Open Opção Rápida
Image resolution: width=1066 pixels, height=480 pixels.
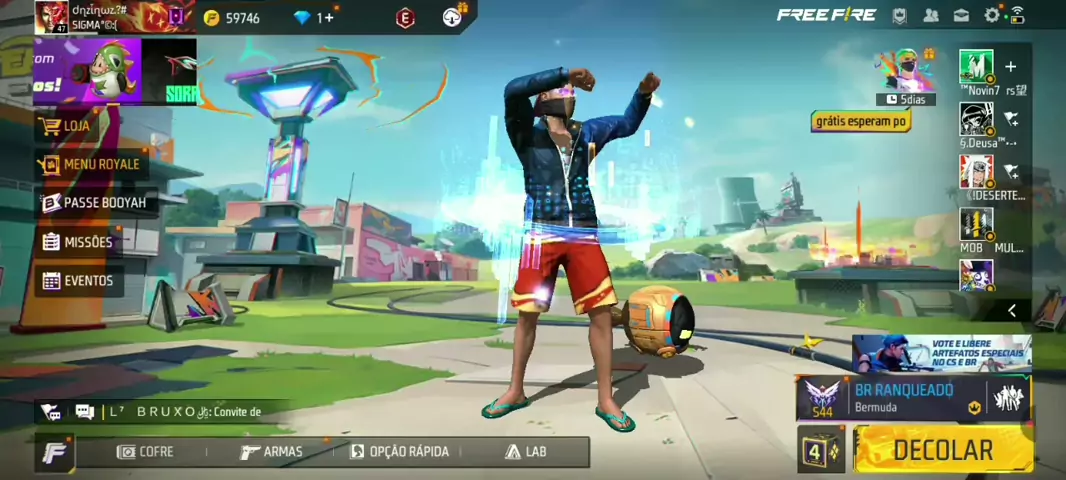click(400, 452)
